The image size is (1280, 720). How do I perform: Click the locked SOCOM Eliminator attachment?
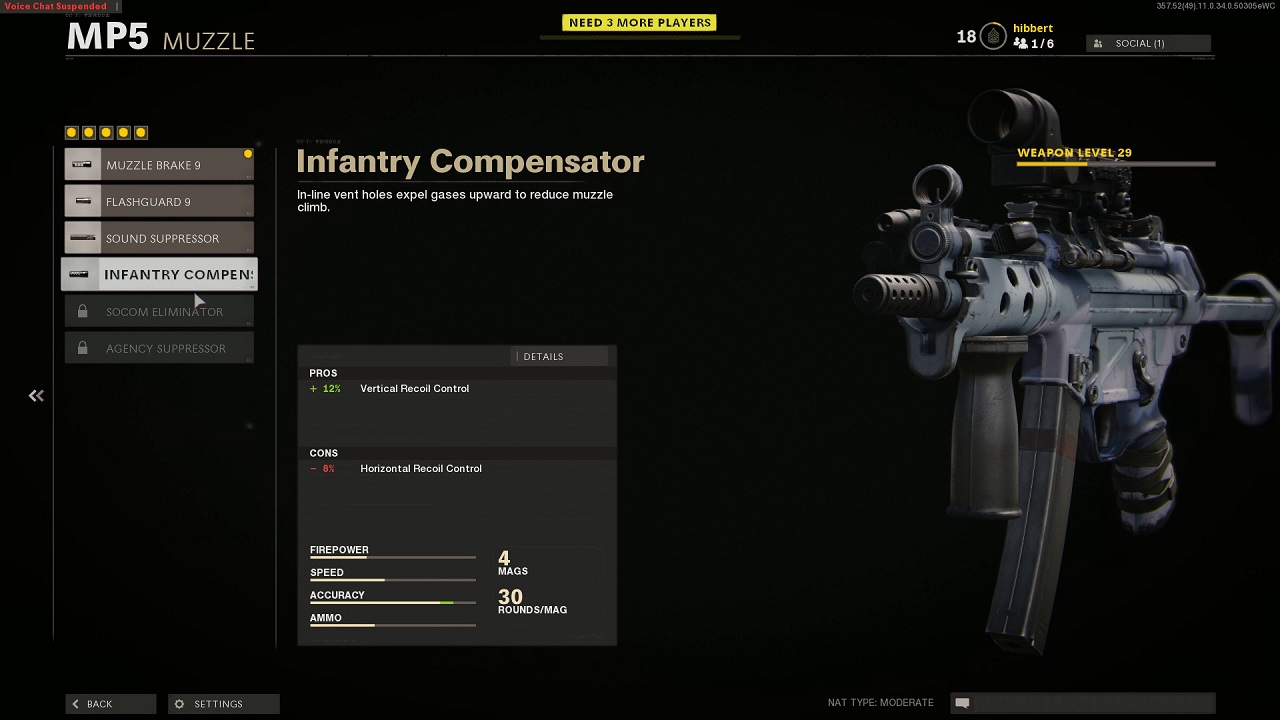(x=159, y=312)
